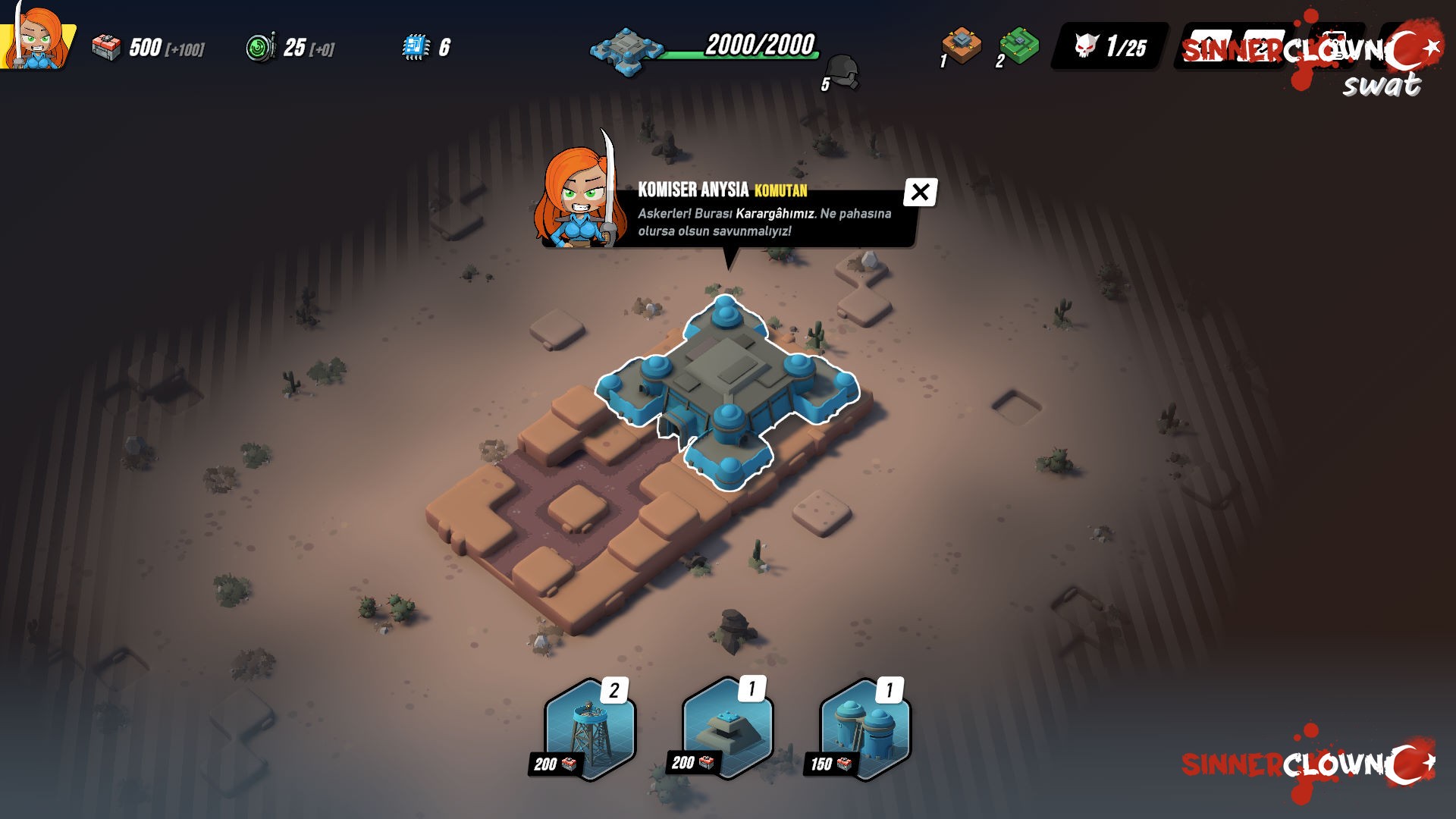Choose the bunker build card

click(x=726, y=728)
